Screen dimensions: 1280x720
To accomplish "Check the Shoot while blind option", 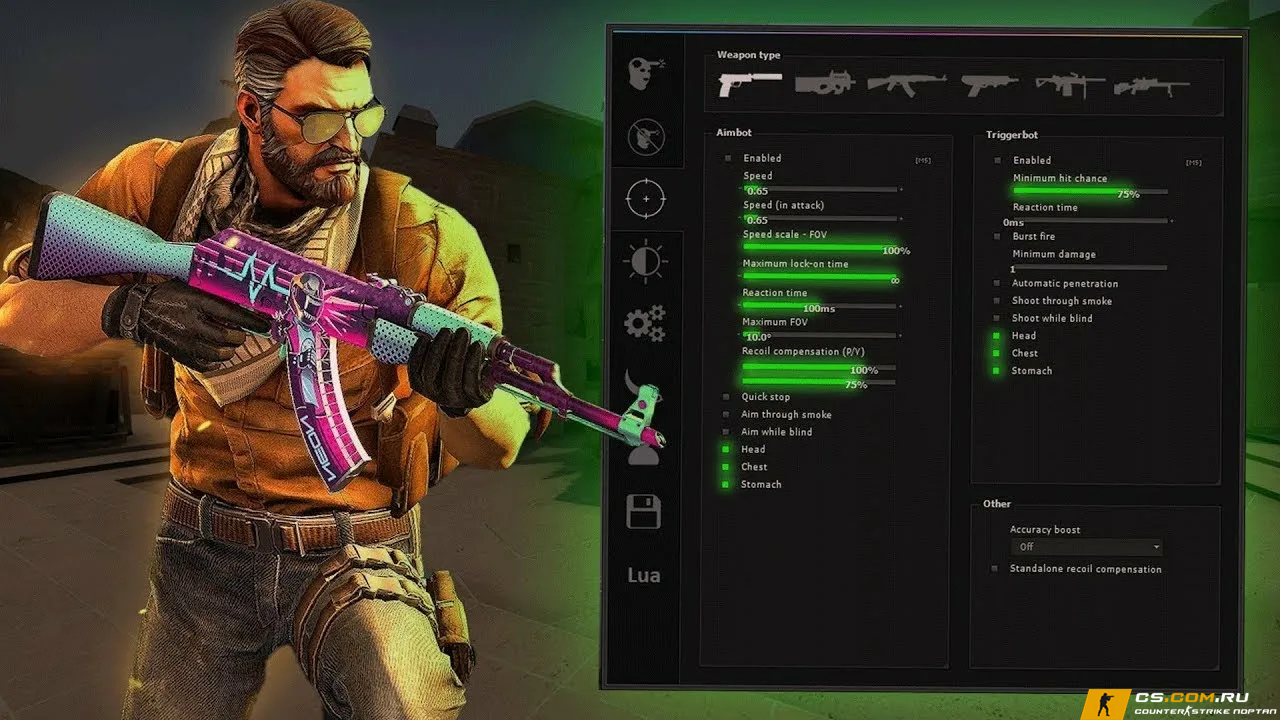I will [997, 318].
